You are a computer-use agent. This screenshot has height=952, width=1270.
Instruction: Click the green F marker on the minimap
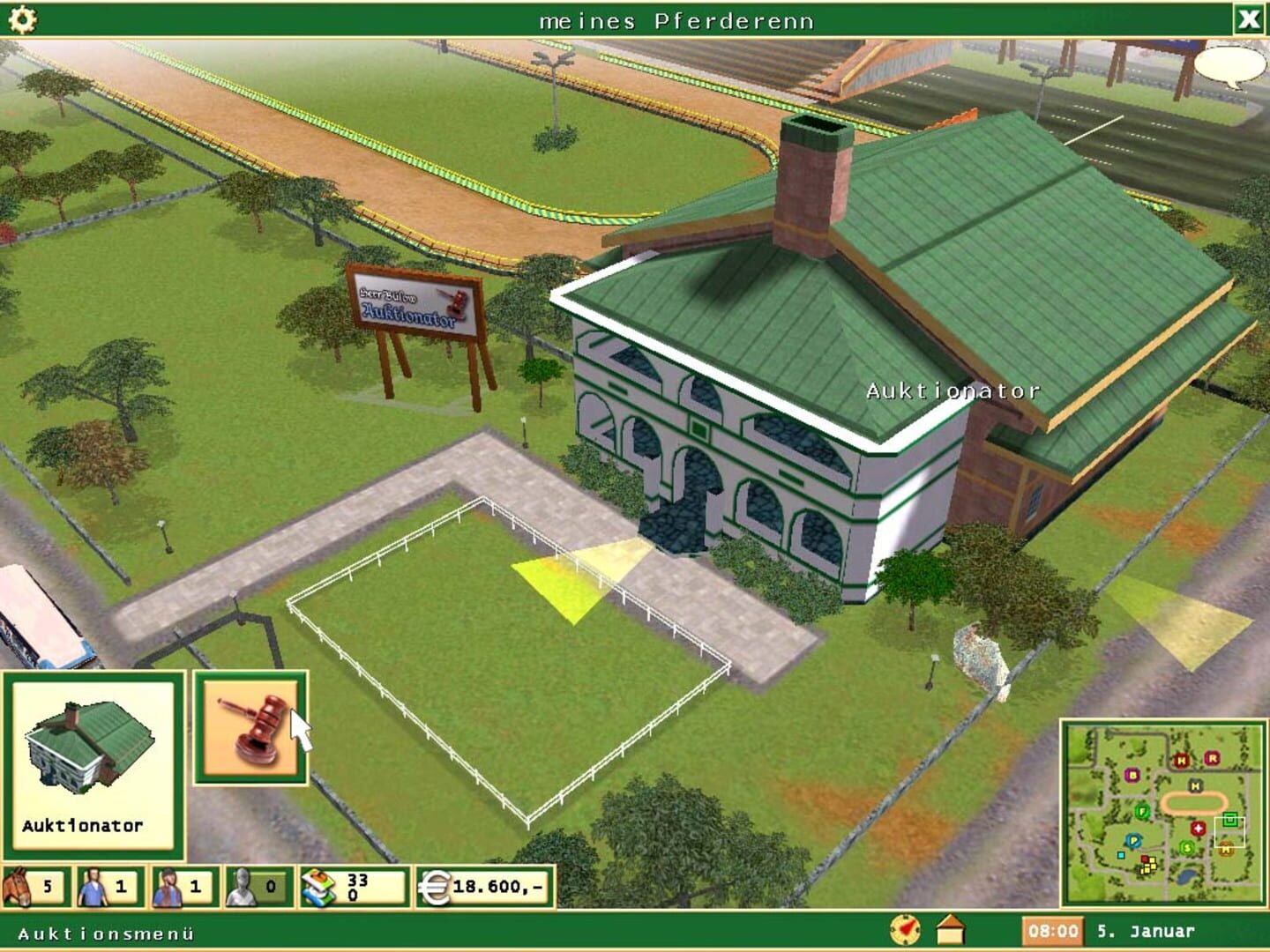[x=1142, y=812]
